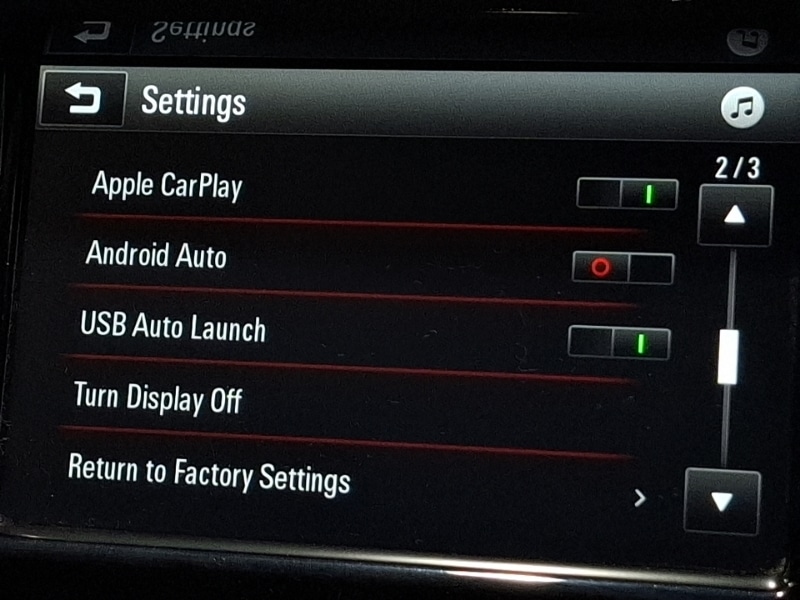Select Turn Display Off
The height and width of the screenshot is (600, 800).
tap(158, 398)
